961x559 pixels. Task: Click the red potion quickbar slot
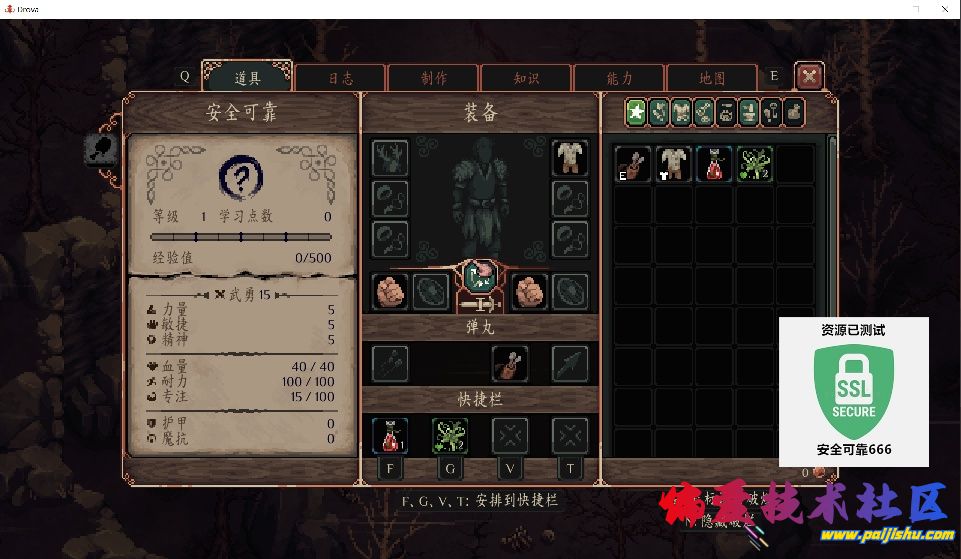pyautogui.click(x=390, y=435)
